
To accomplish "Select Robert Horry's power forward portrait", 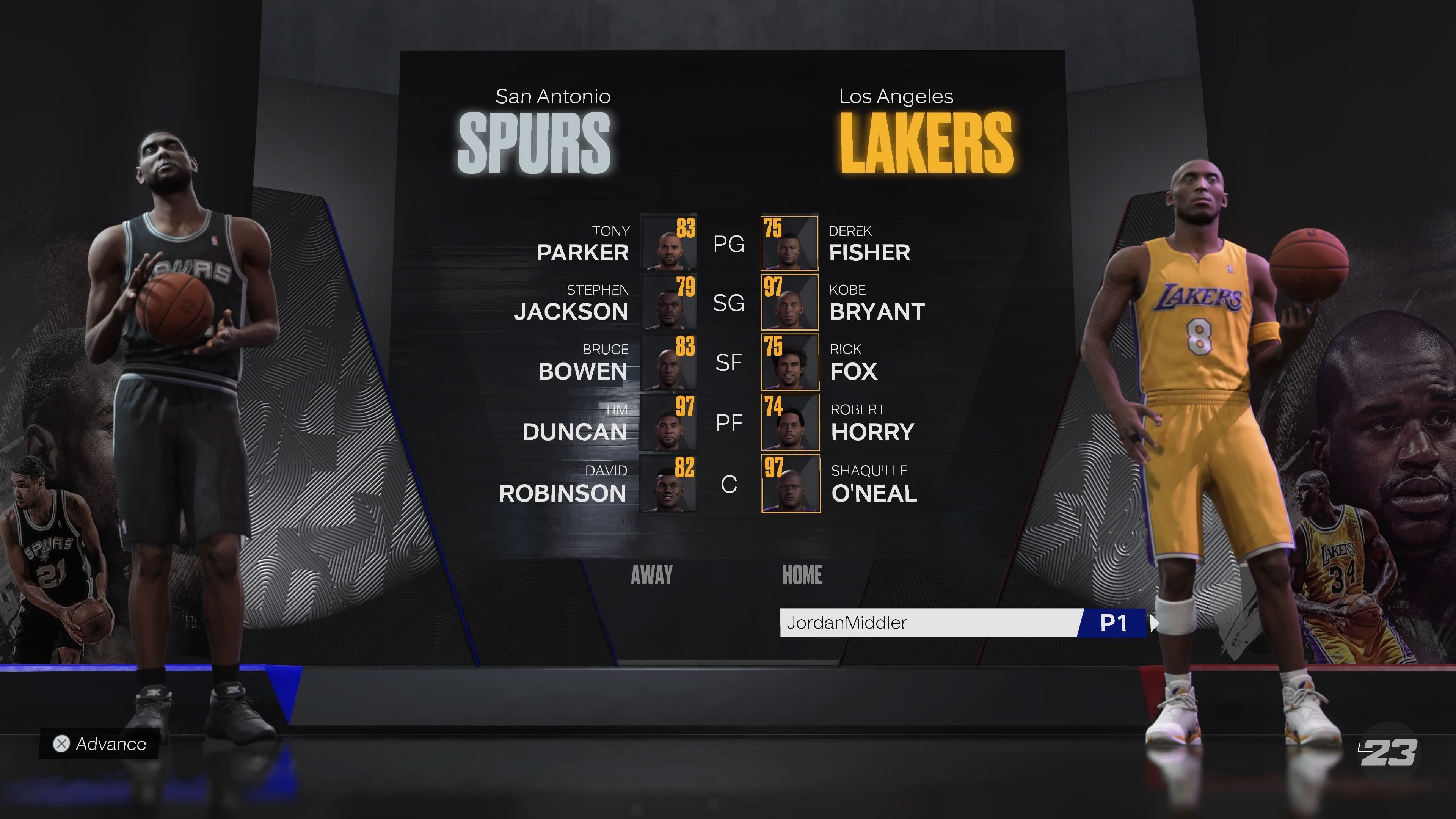I will click(790, 423).
